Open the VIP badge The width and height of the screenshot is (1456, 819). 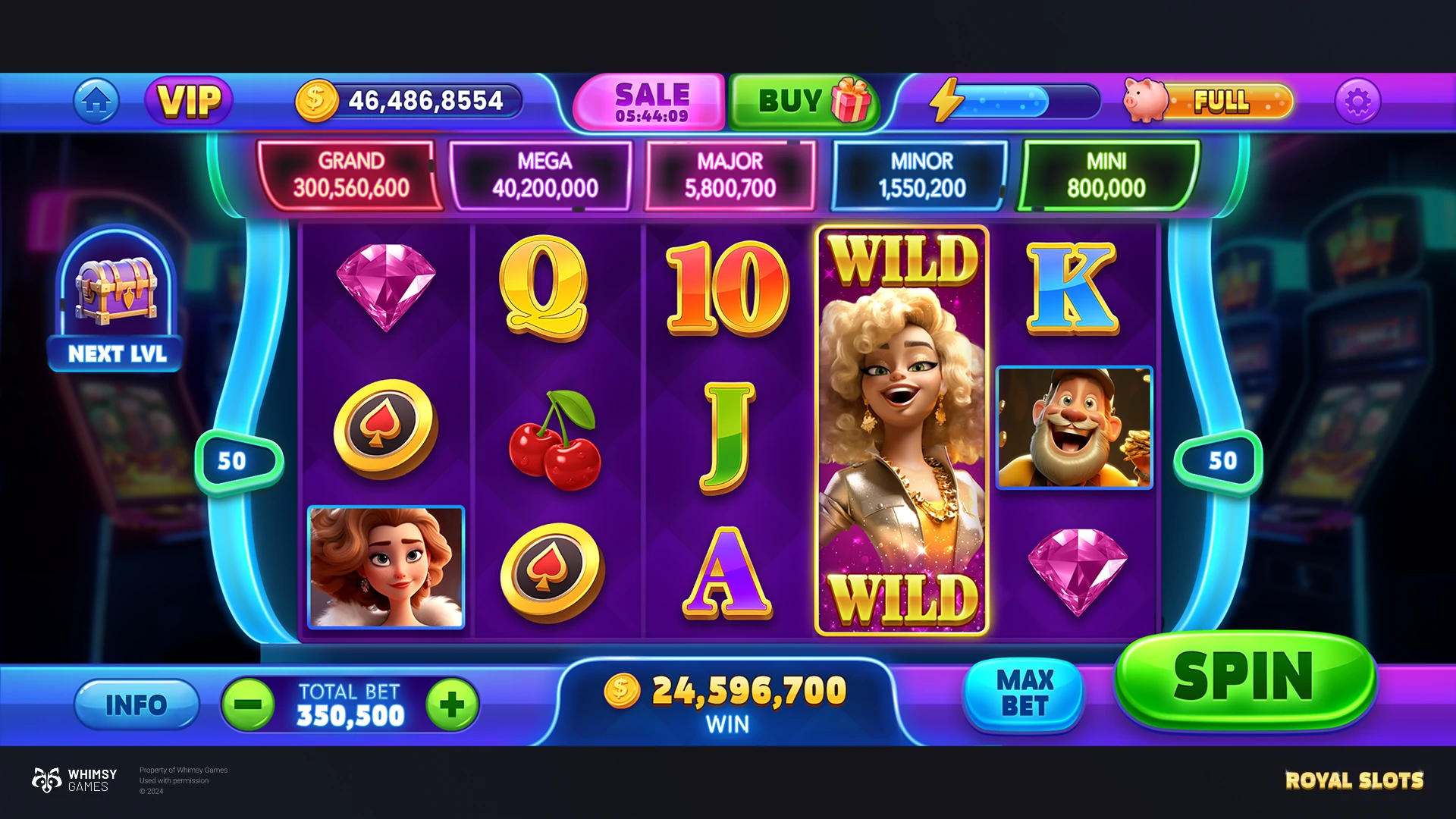[x=189, y=101]
